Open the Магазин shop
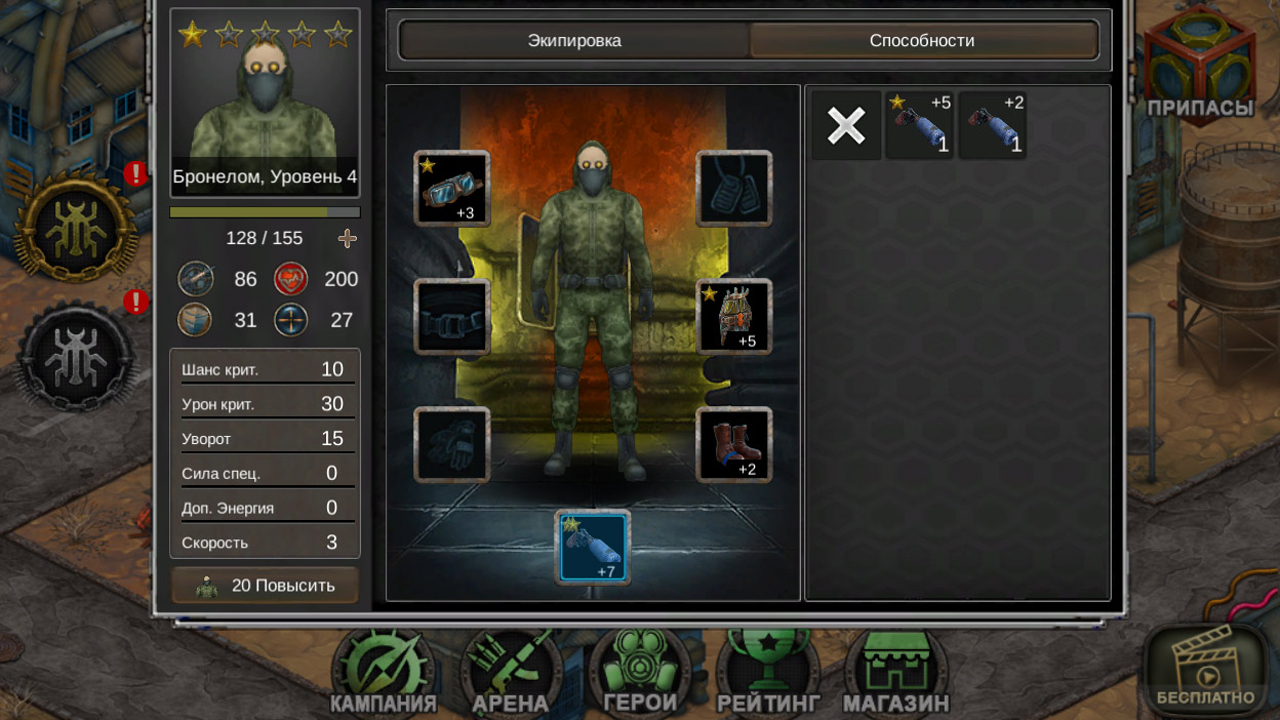 [893, 670]
